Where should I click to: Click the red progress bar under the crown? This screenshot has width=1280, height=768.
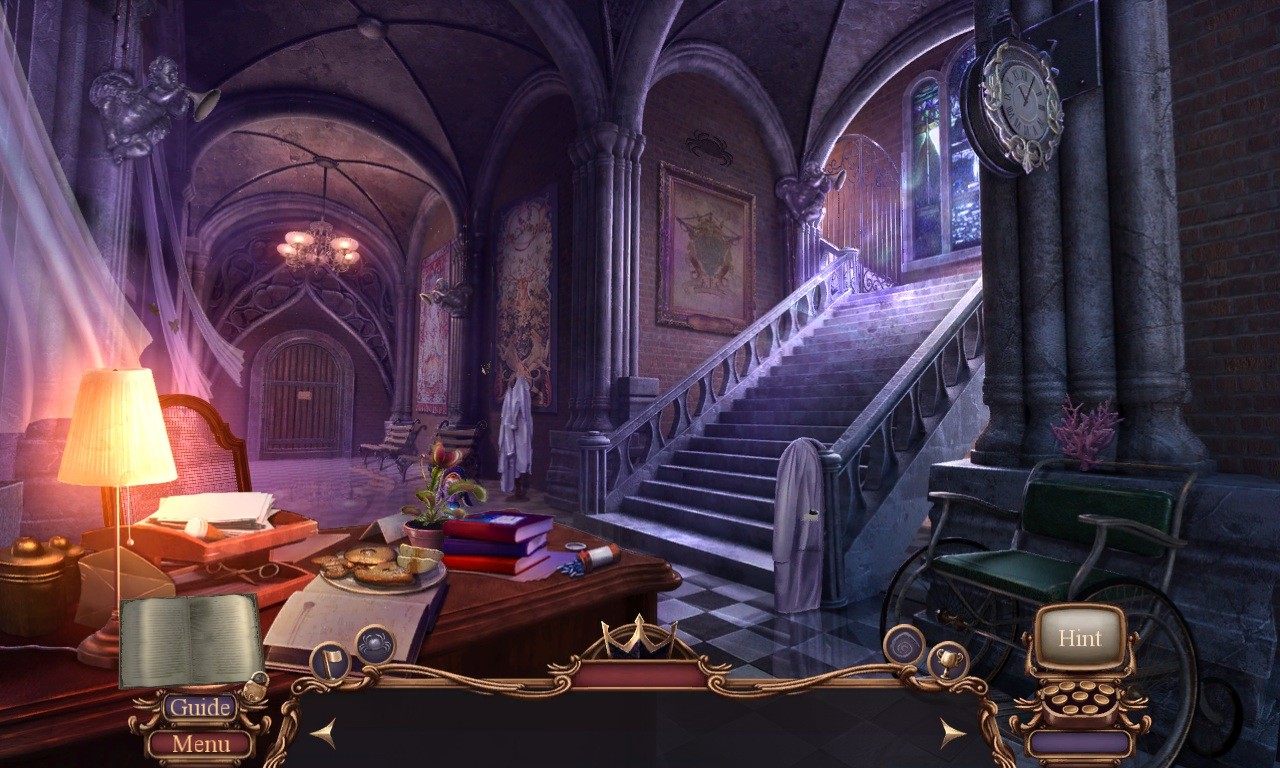pyautogui.click(x=640, y=672)
